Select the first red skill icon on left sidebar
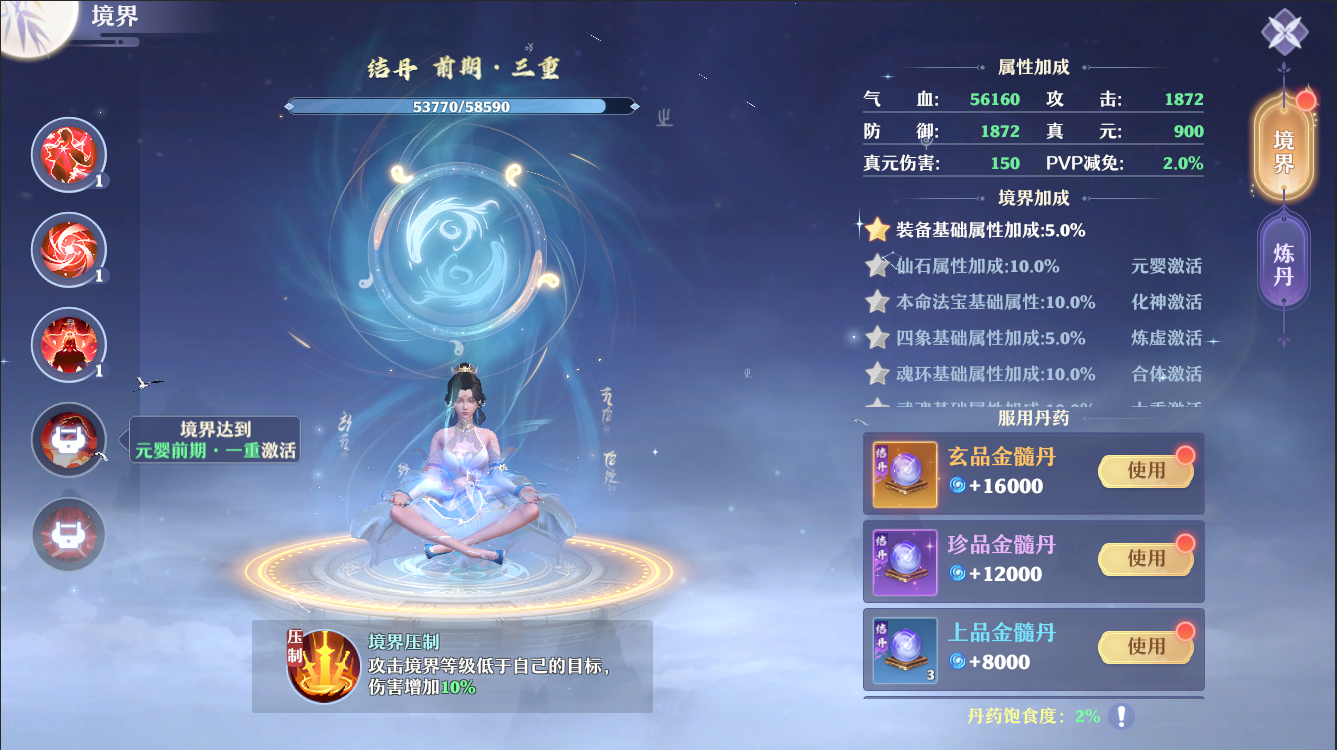 pos(68,155)
